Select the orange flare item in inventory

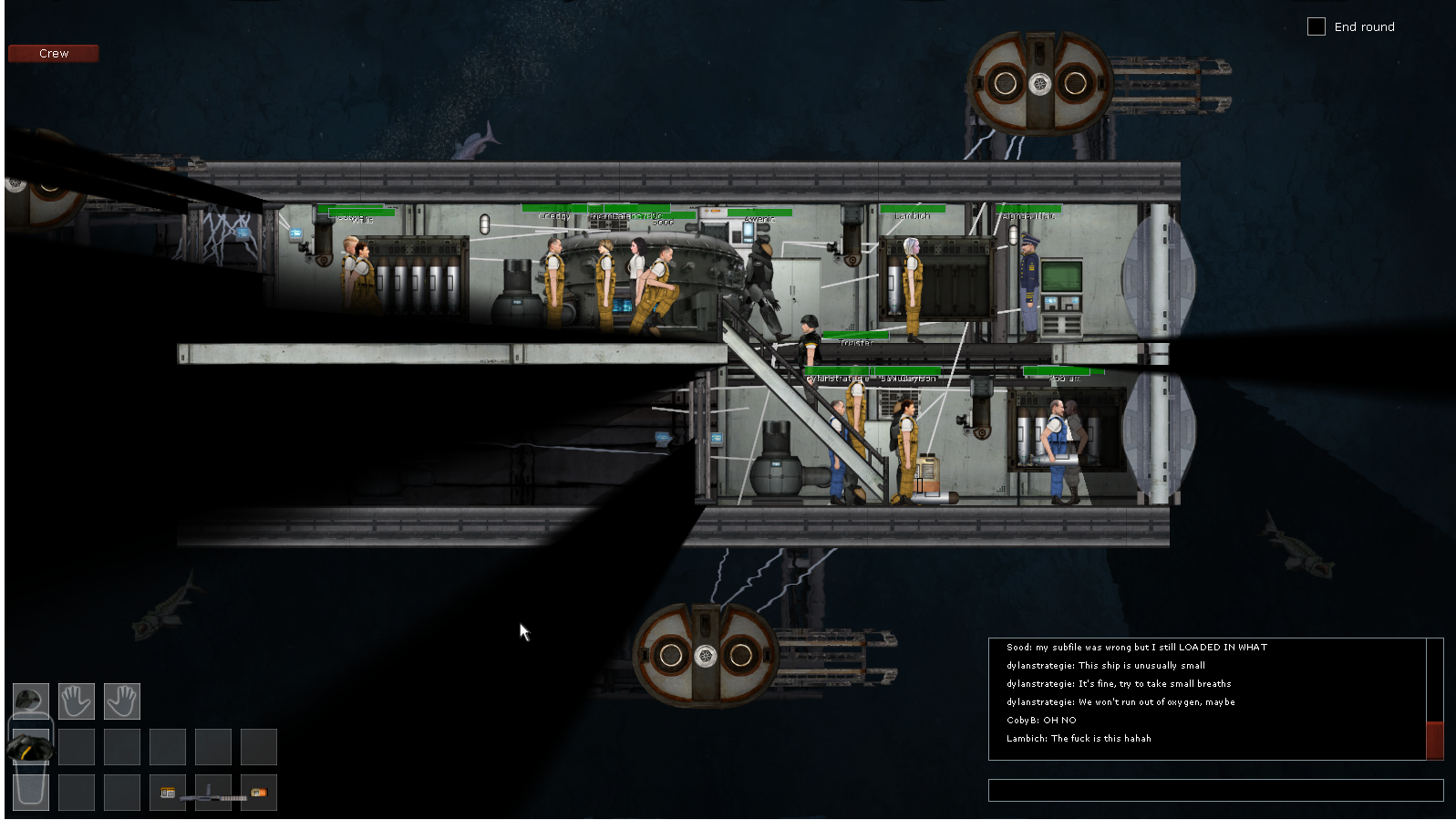pyautogui.click(x=258, y=793)
